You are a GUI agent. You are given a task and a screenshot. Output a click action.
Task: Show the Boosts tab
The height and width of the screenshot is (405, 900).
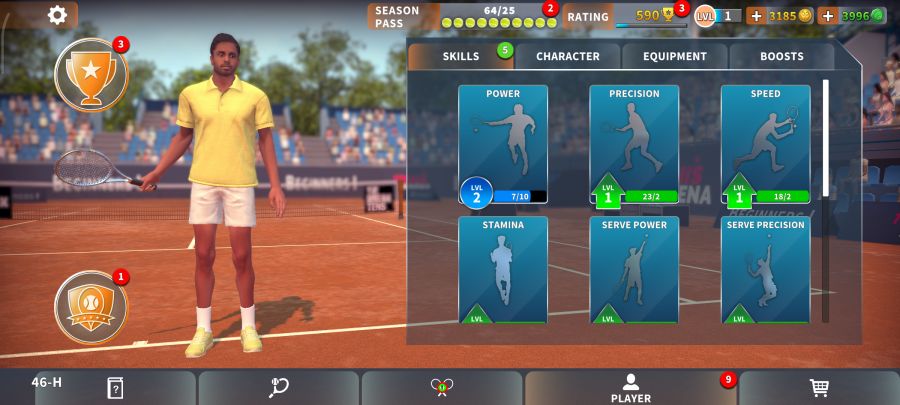point(781,57)
